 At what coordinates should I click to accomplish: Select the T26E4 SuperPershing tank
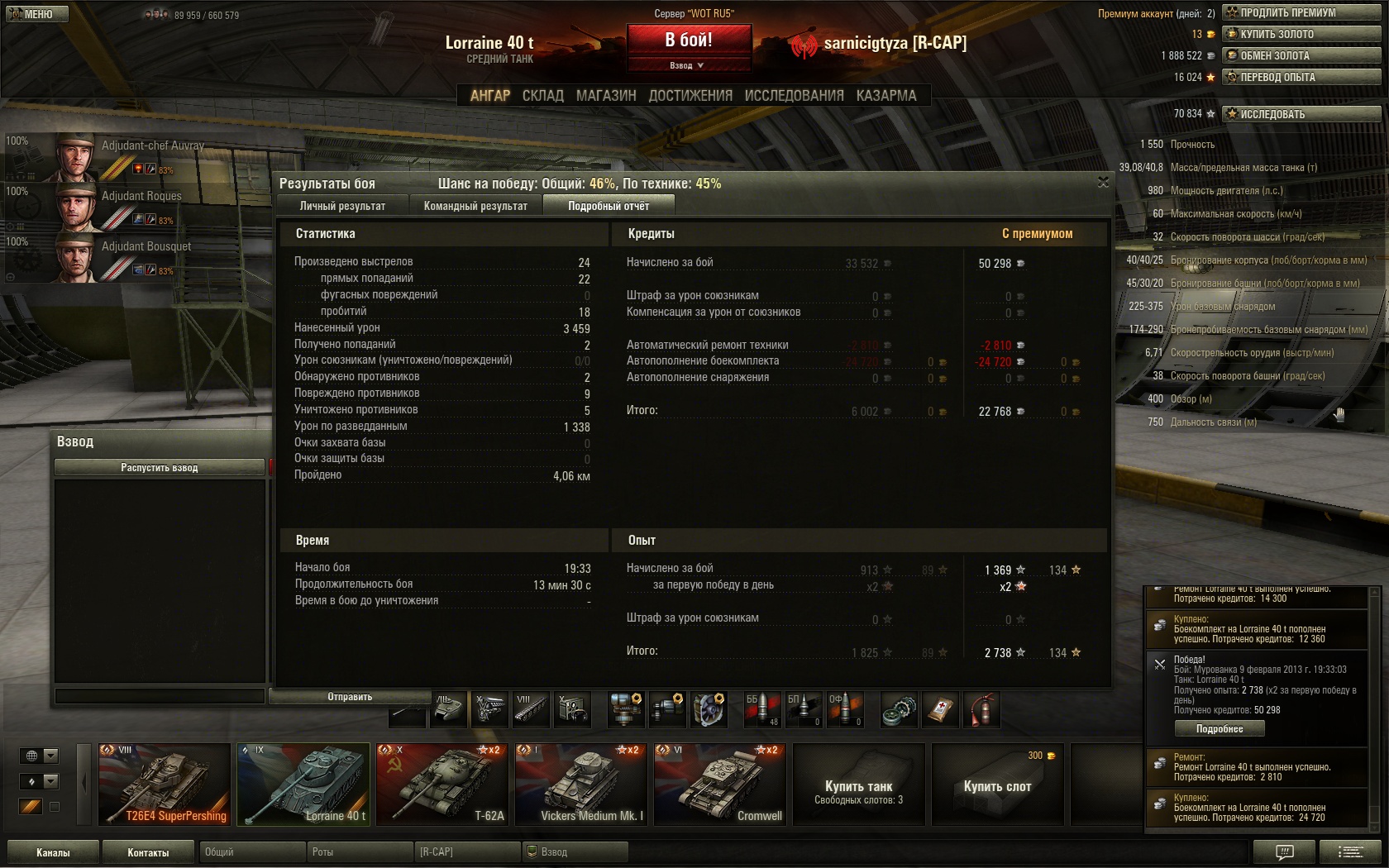pyautogui.click(x=164, y=785)
